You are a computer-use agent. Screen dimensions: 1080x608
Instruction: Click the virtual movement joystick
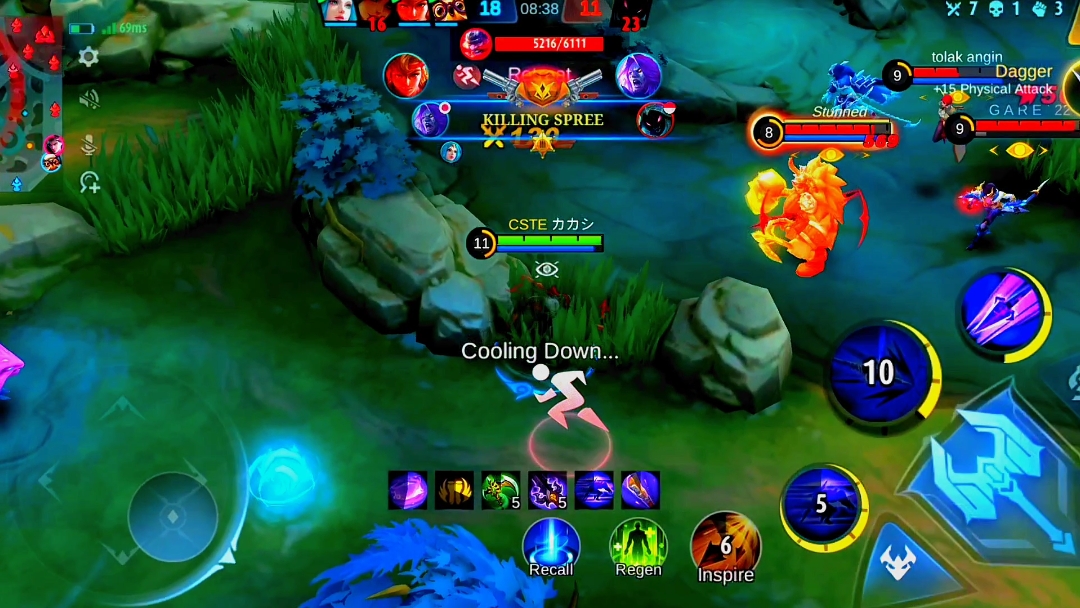[172, 517]
